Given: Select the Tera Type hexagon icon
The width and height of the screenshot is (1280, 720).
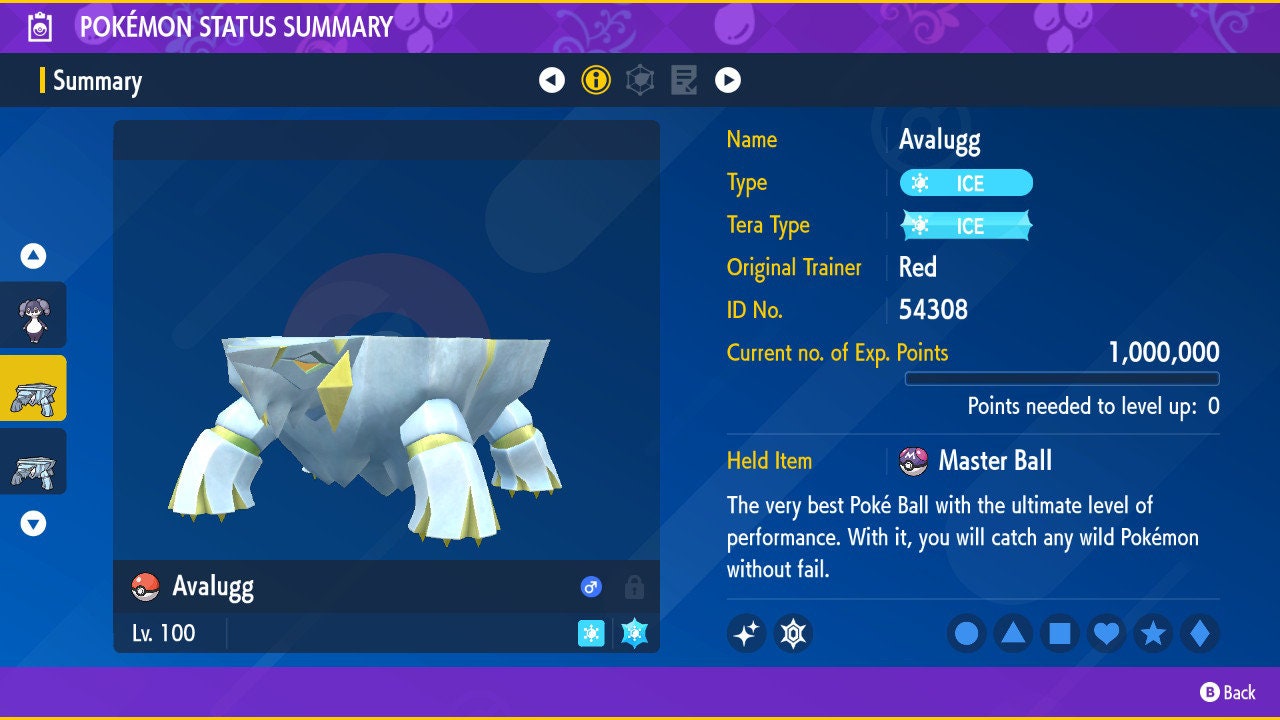Looking at the screenshot, I should [639, 80].
